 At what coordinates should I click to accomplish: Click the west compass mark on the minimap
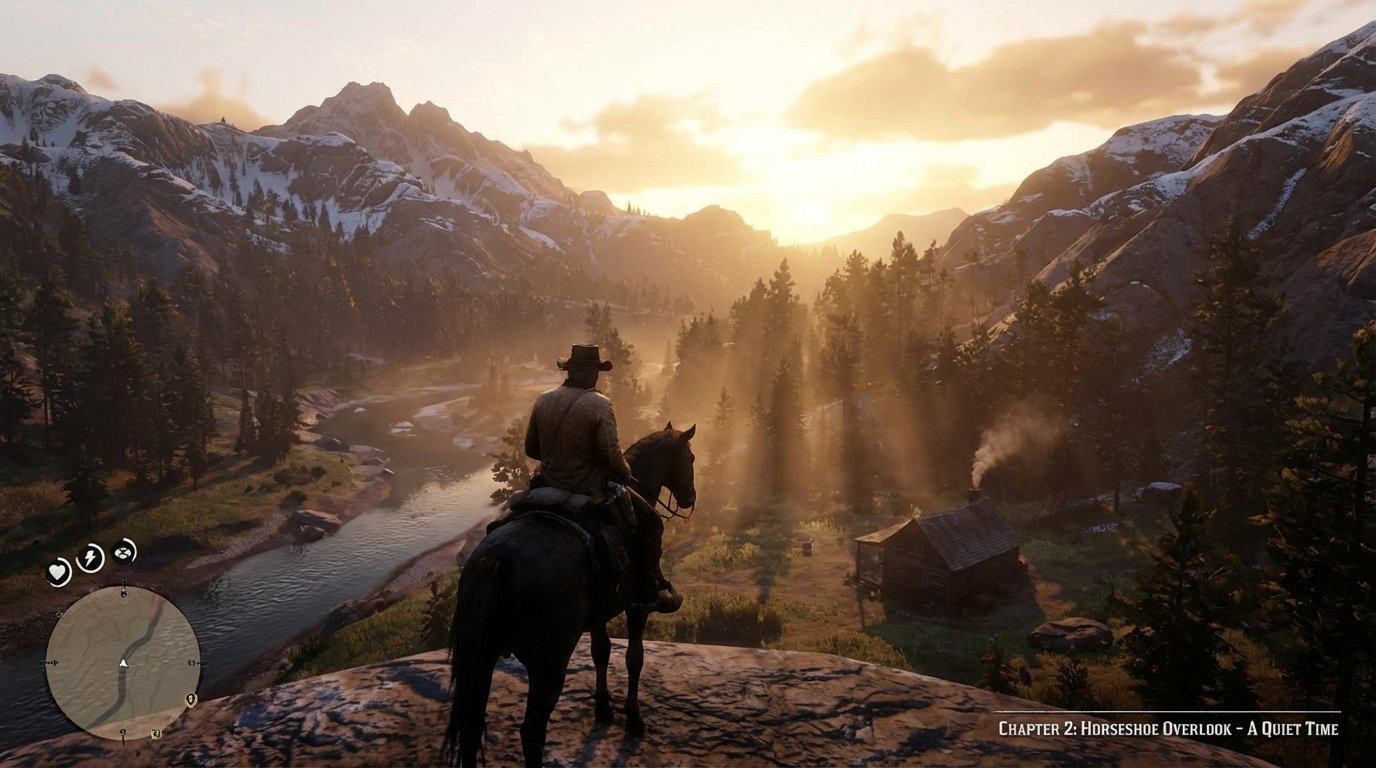[48, 662]
